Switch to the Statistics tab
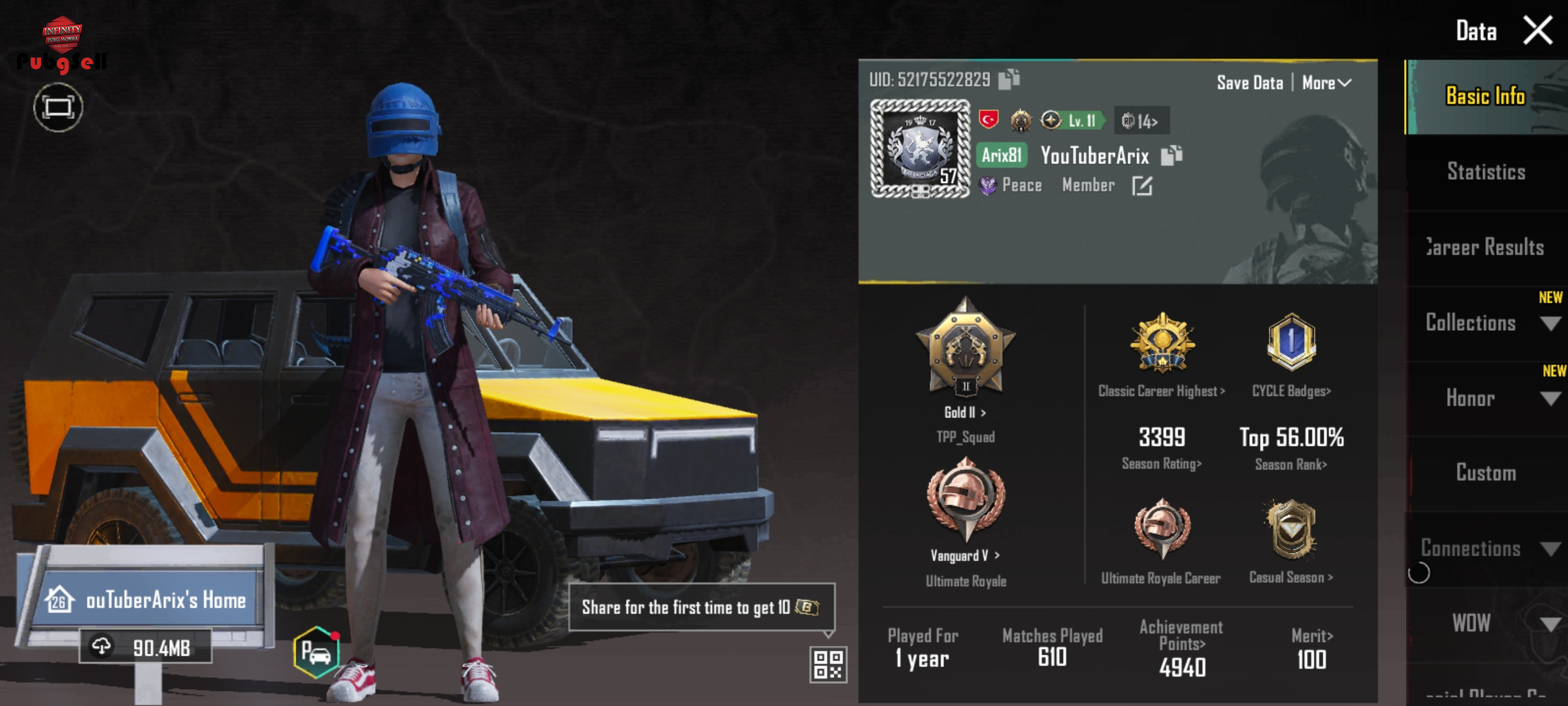The image size is (1568, 706). [1486, 172]
